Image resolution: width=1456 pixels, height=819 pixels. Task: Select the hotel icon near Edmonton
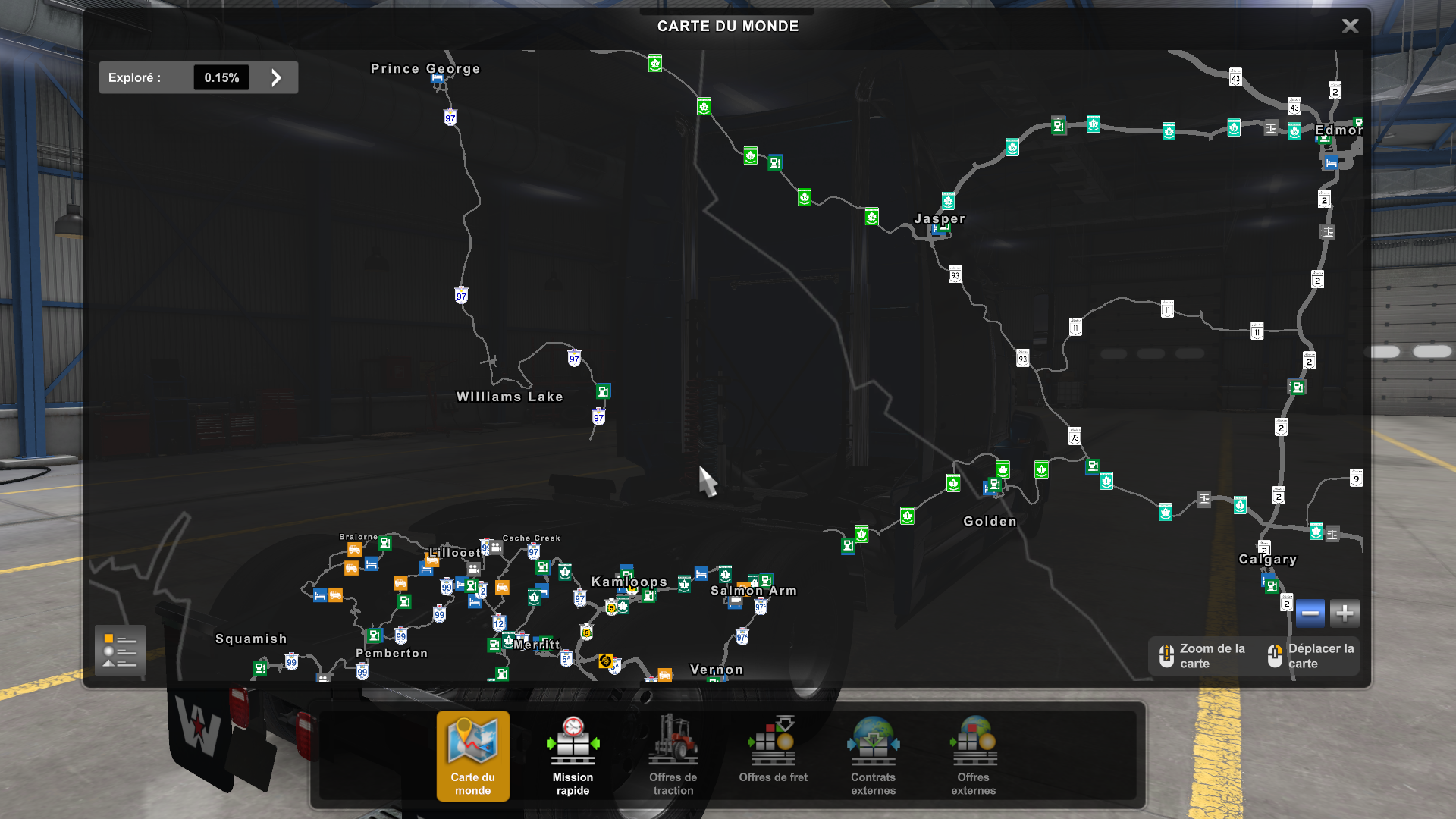pos(1332,162)
